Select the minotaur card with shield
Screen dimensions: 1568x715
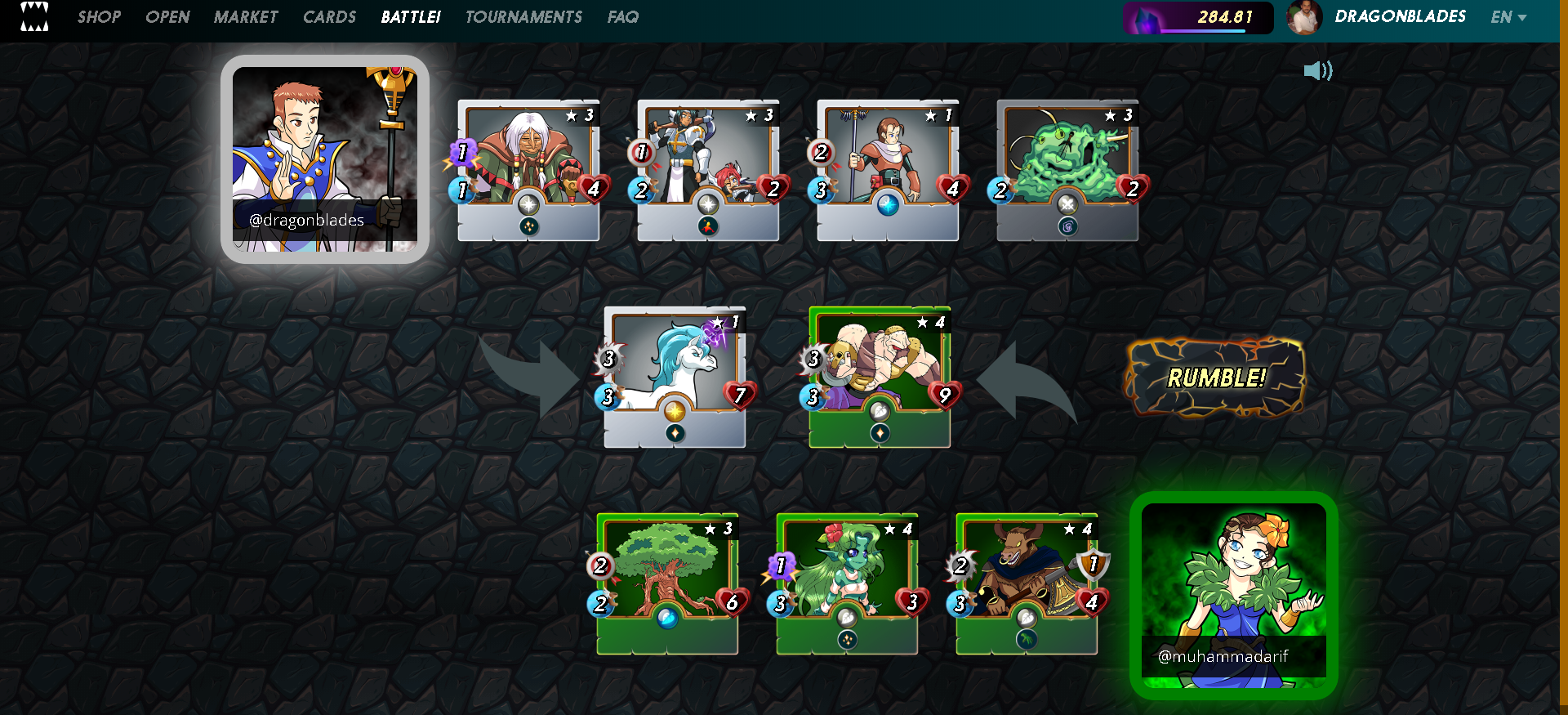[1027, 583]
